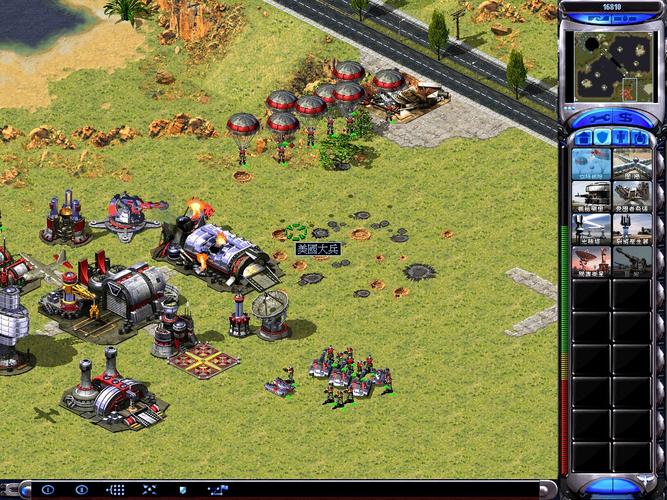The height and width of the screenshot is (500, 667).
Task: Switch to the structures build tab
Action: [581, 137]
